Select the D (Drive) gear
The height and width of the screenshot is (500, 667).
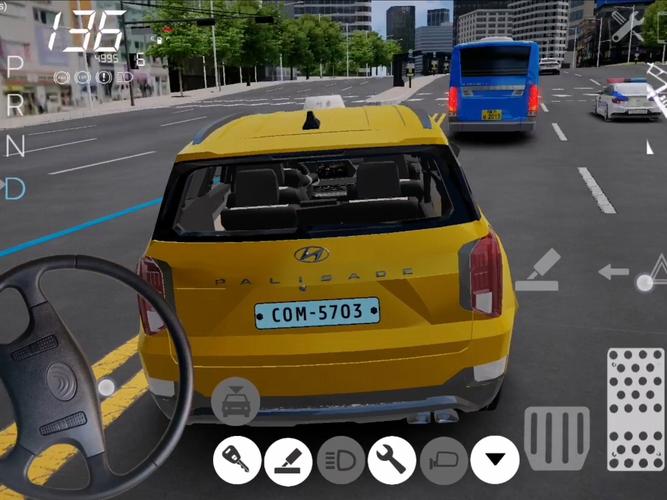point(14,188)
